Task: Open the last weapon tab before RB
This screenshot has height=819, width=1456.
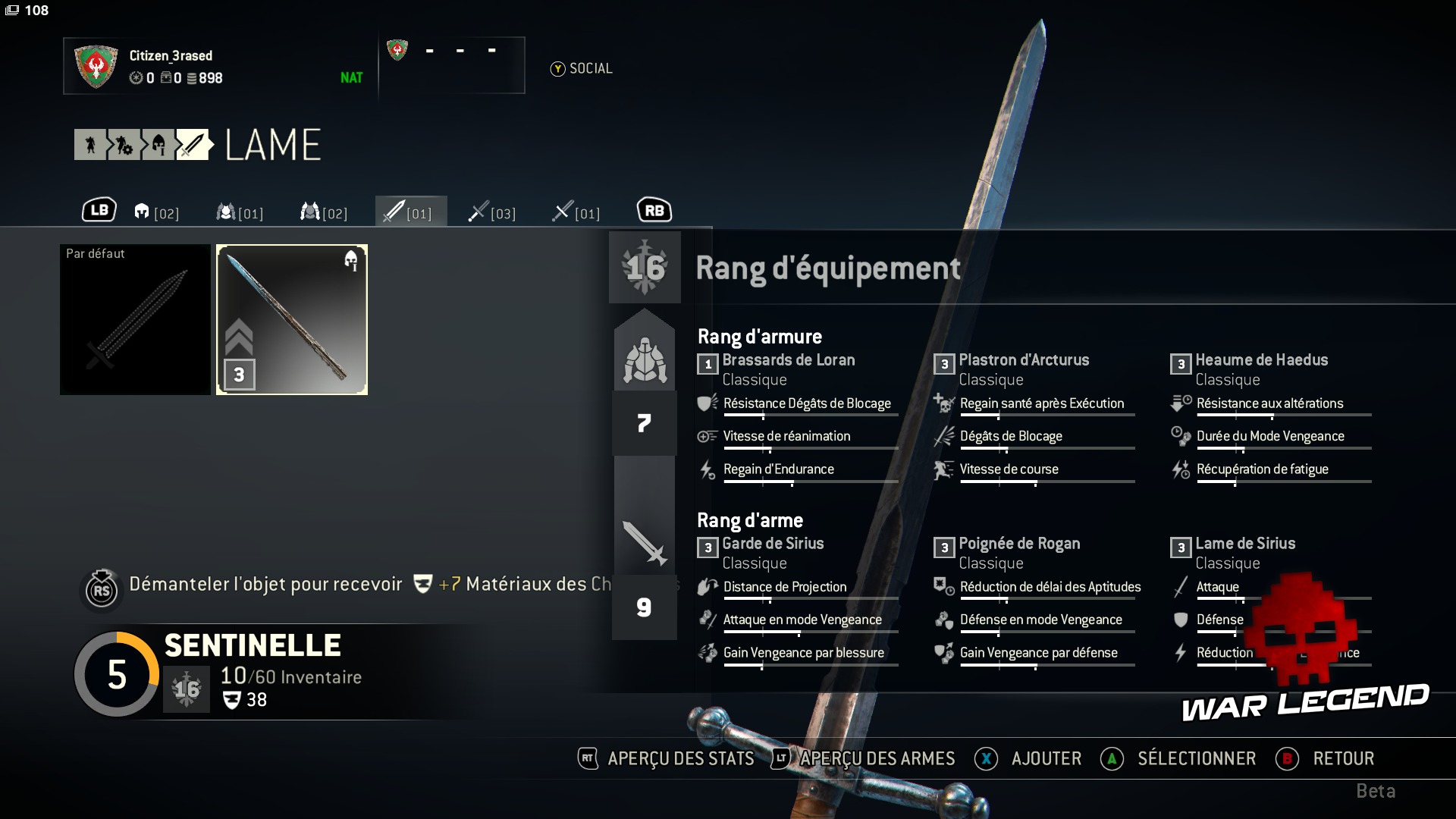Action: [576, 212]
